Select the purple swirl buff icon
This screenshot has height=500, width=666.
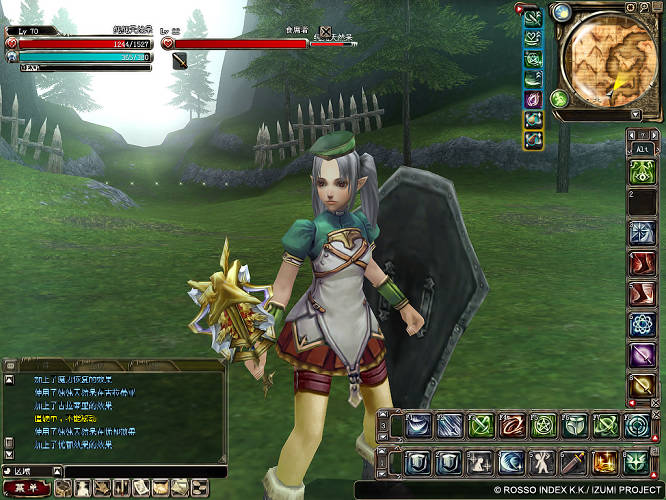coord(534,99)
